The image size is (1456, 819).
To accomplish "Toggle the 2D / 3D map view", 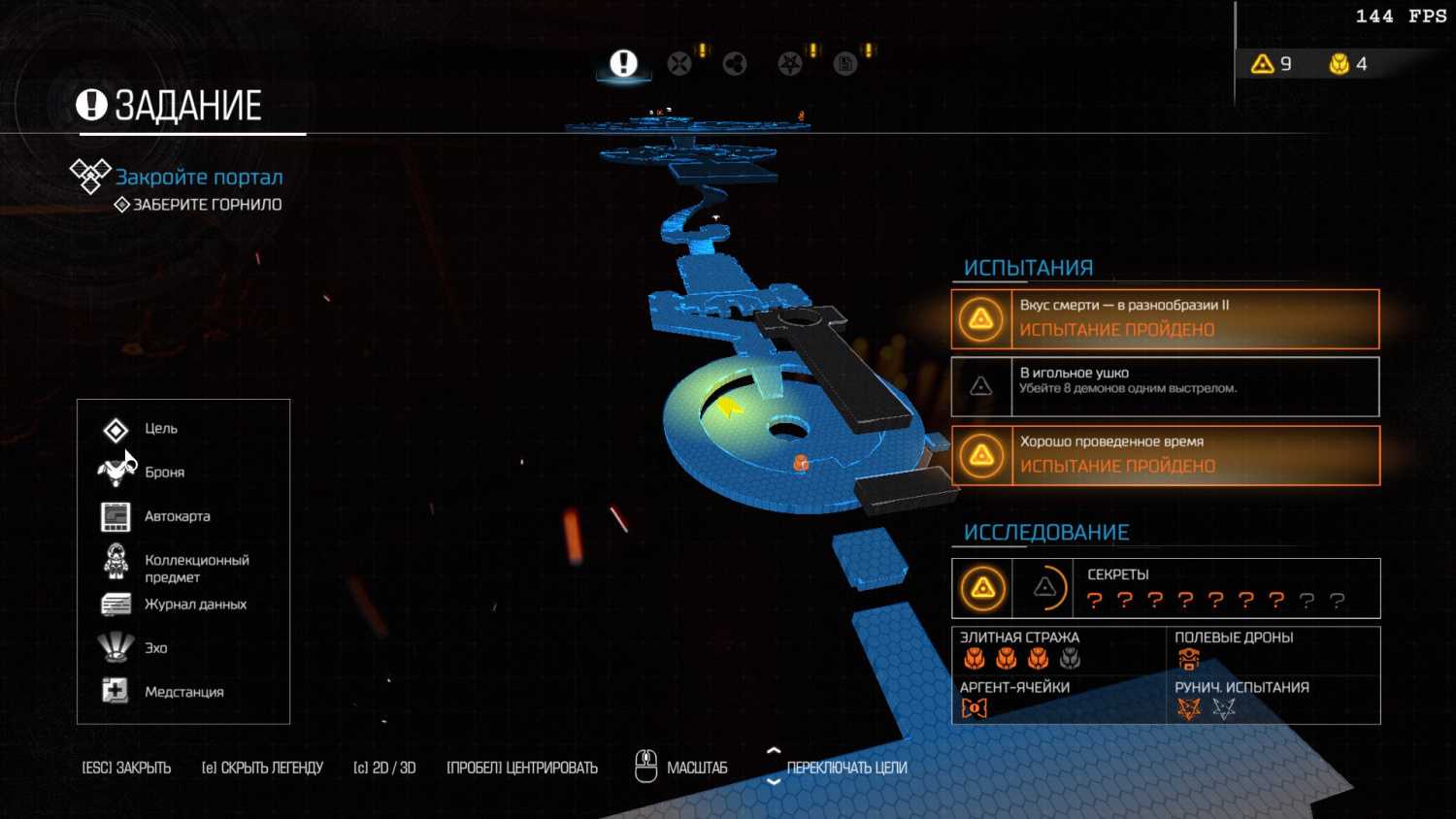I will [384, 768].
